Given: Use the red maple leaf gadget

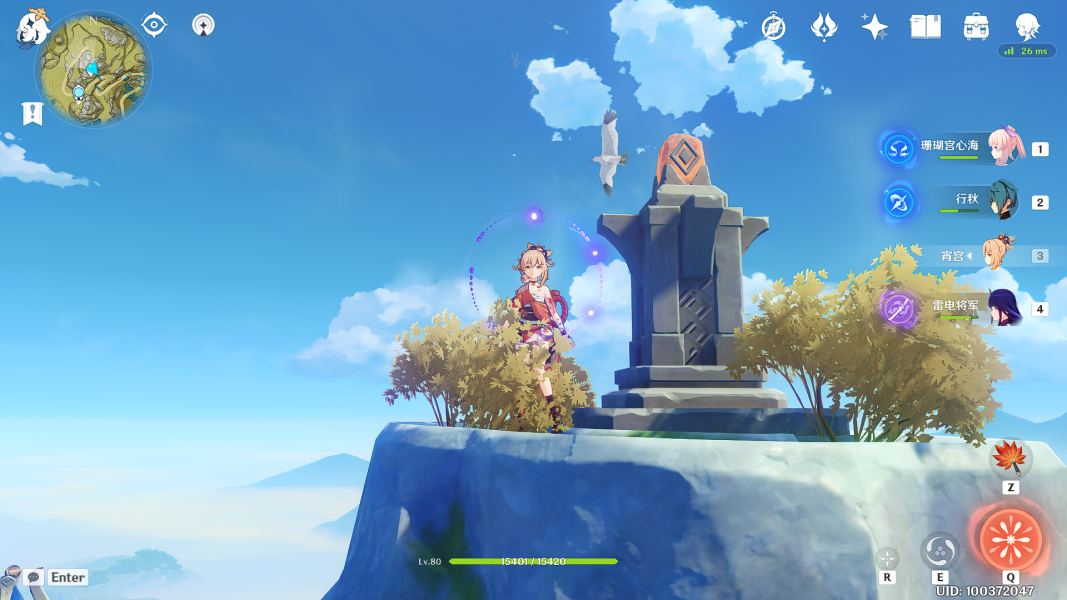Looking at the screenshot, I should (x=1010, y=459).
